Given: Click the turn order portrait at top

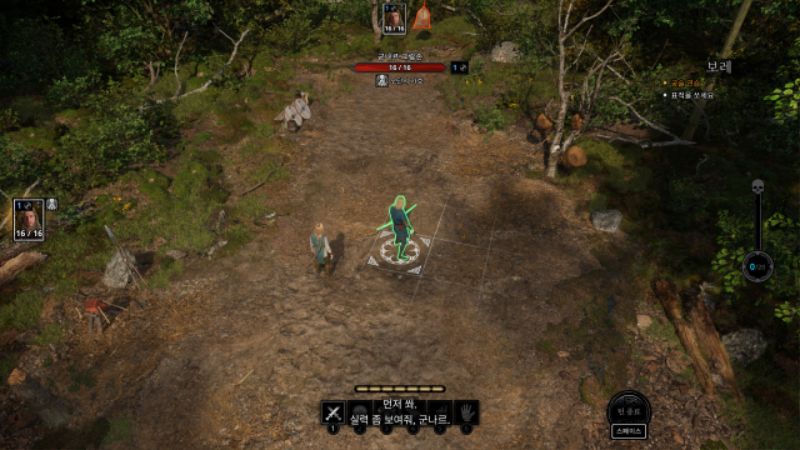Looking at the screenshot, I should pos(394,17).
